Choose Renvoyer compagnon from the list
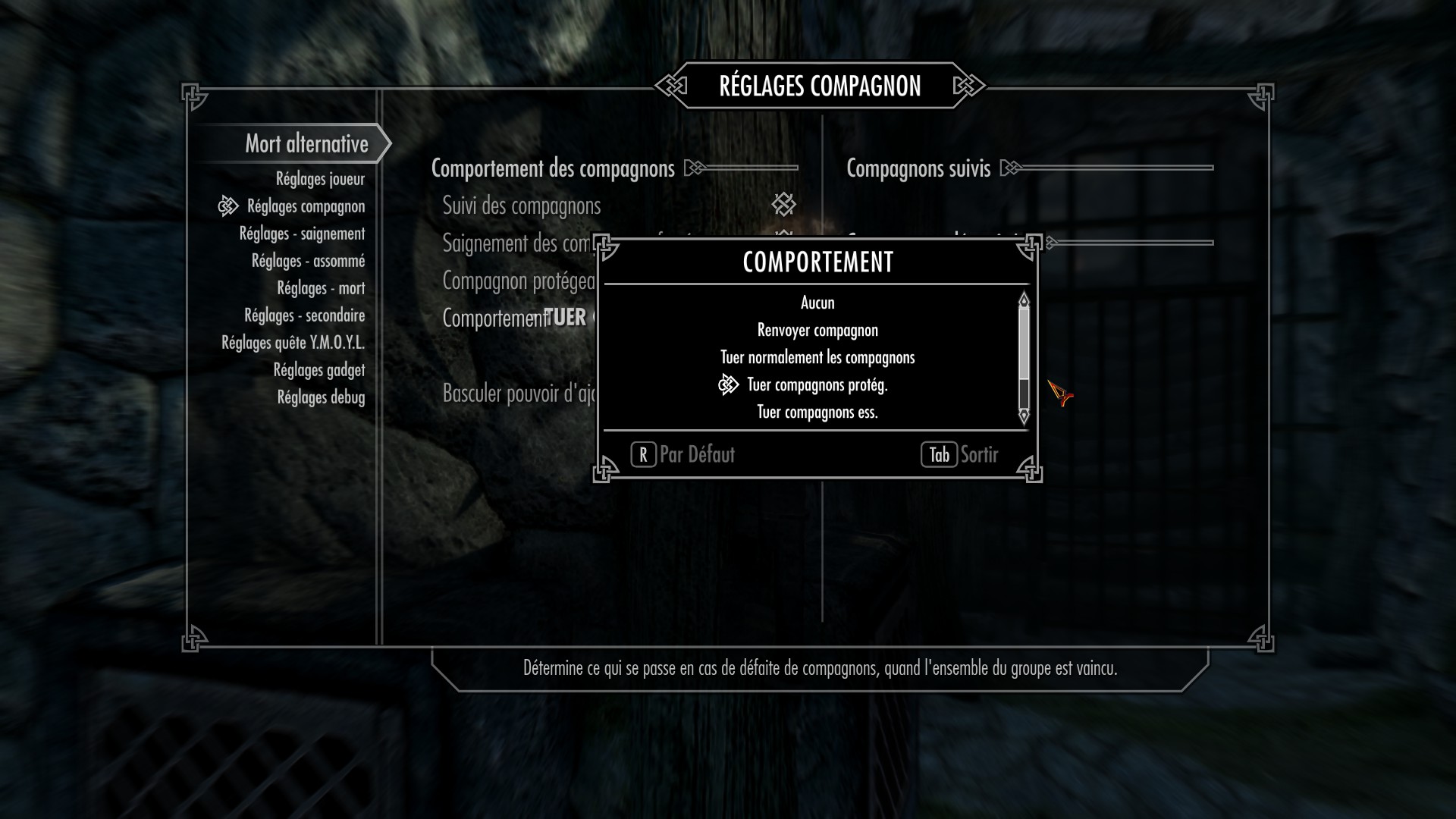This screenshot has width=1456, height=819. [x=817, y=330]
